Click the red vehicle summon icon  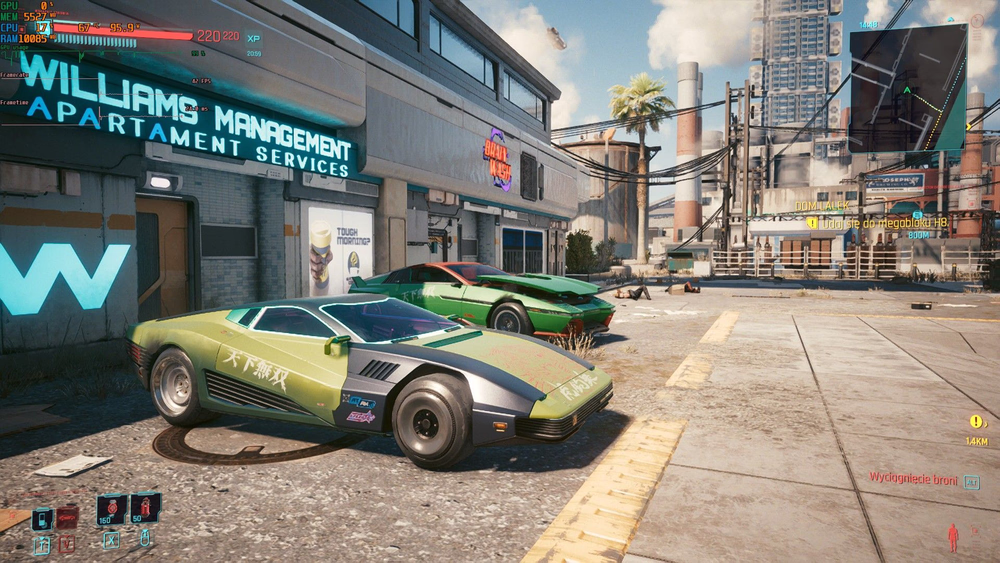pyautogui.click(x=67, y=518)
